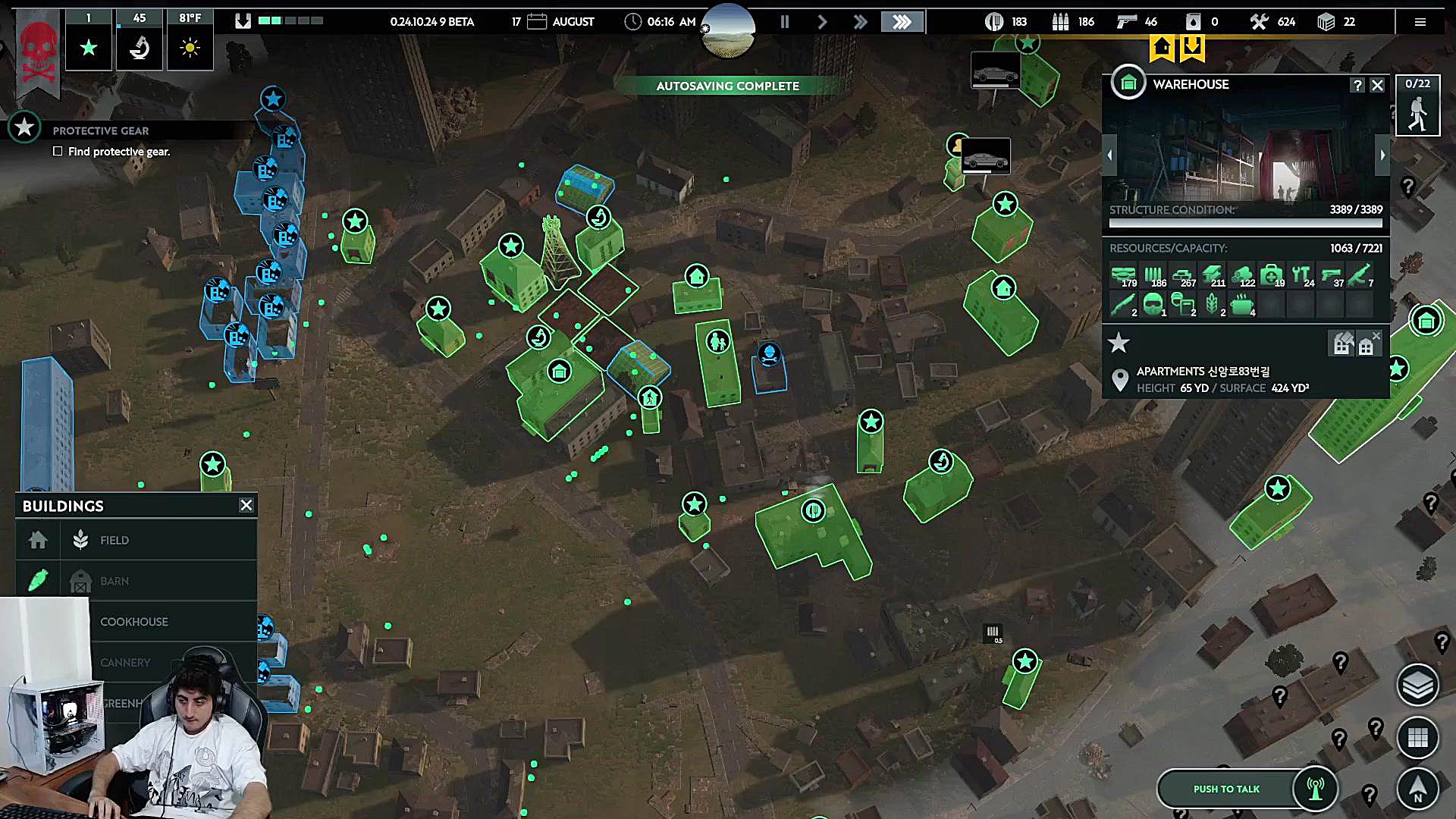Open Warehouse help question mark

coord(1357,86)
